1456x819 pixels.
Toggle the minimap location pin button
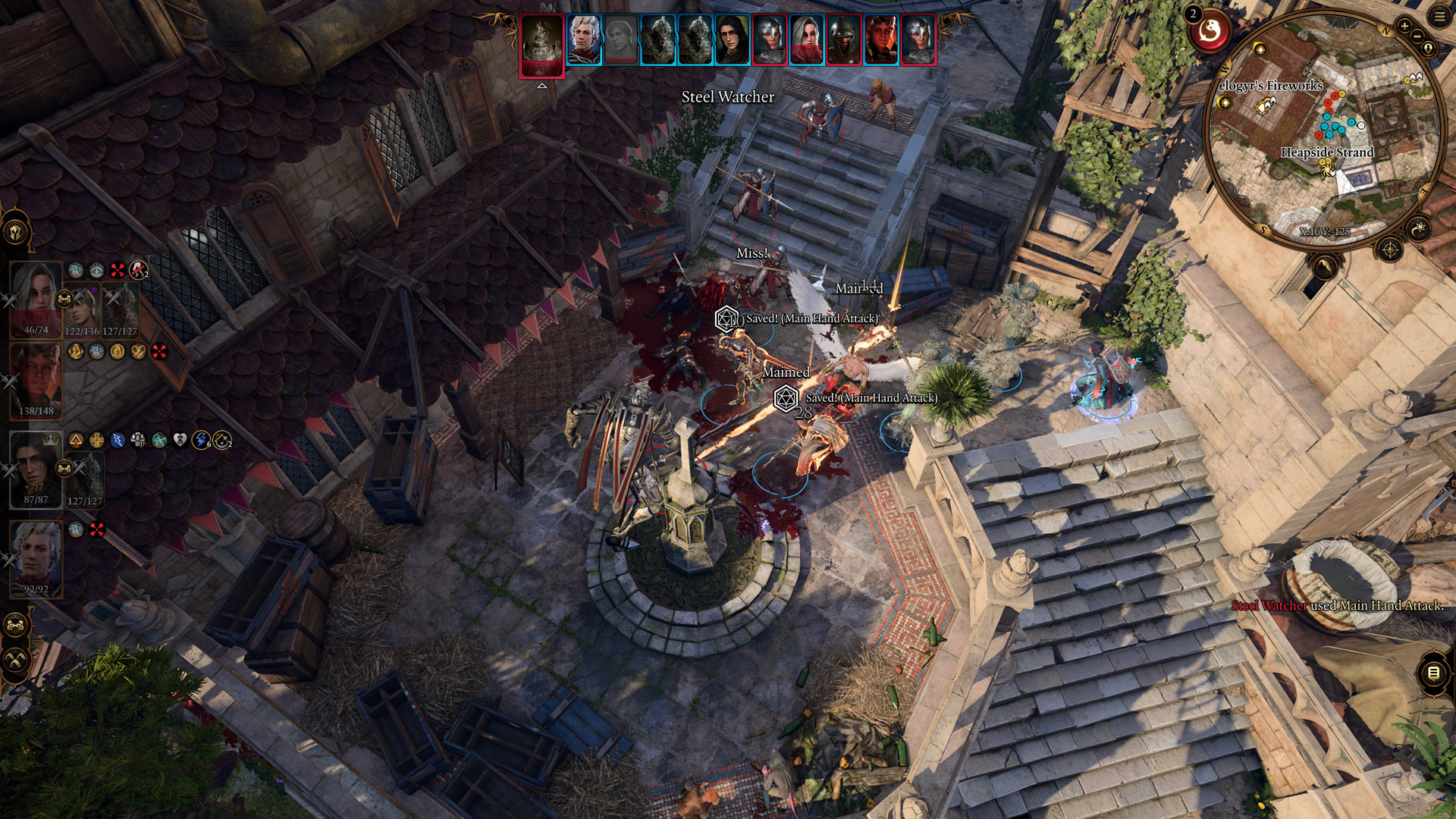(x=1429, y=49)
